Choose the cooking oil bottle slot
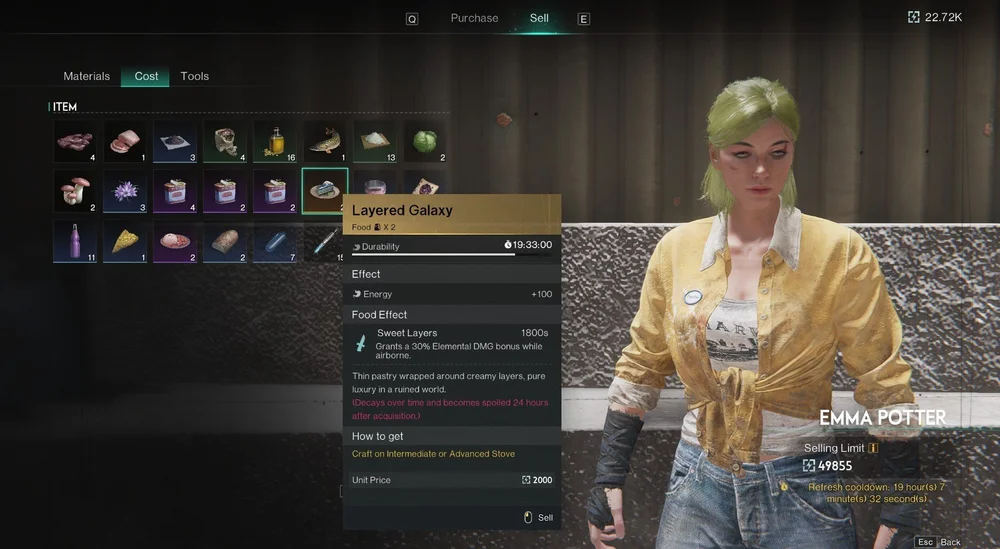This screenshot has width=1000, height=549. [275, 142]
